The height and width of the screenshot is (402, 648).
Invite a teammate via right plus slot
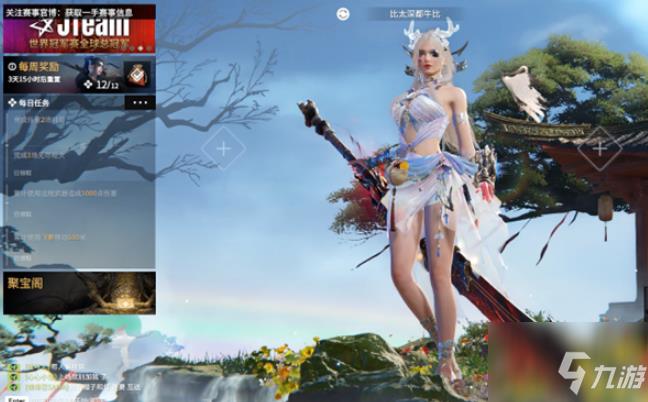599,148
